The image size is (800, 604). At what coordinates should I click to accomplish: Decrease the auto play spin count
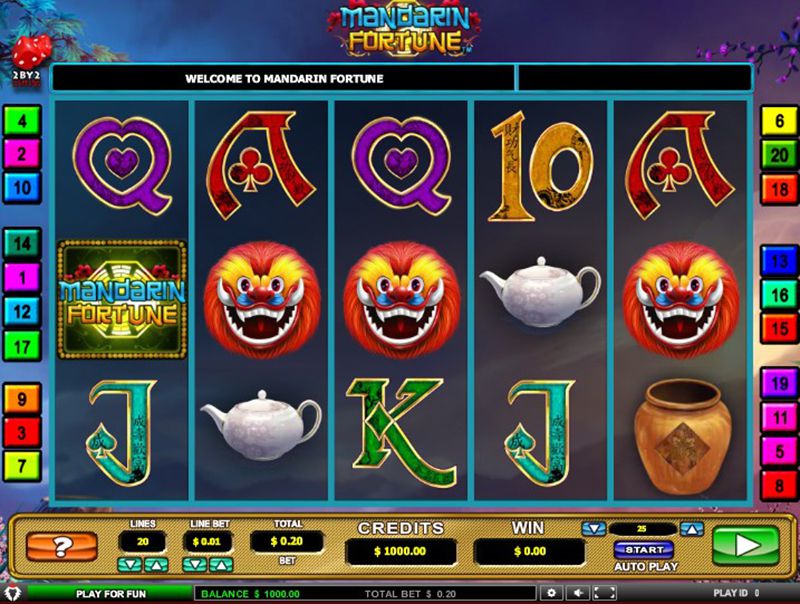pos(594,529)
